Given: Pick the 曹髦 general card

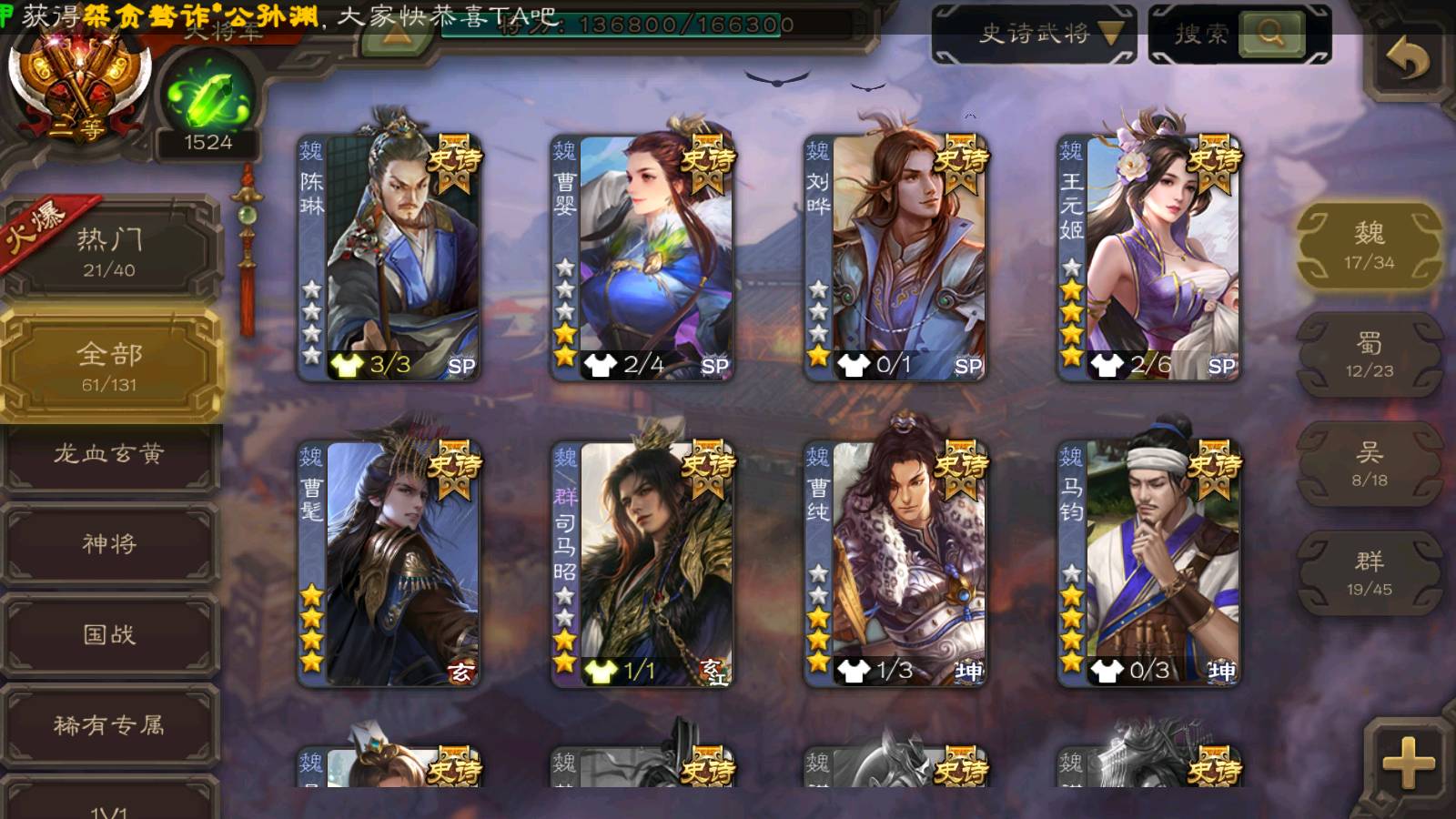Looking at the screenshot, I should 389,562.
